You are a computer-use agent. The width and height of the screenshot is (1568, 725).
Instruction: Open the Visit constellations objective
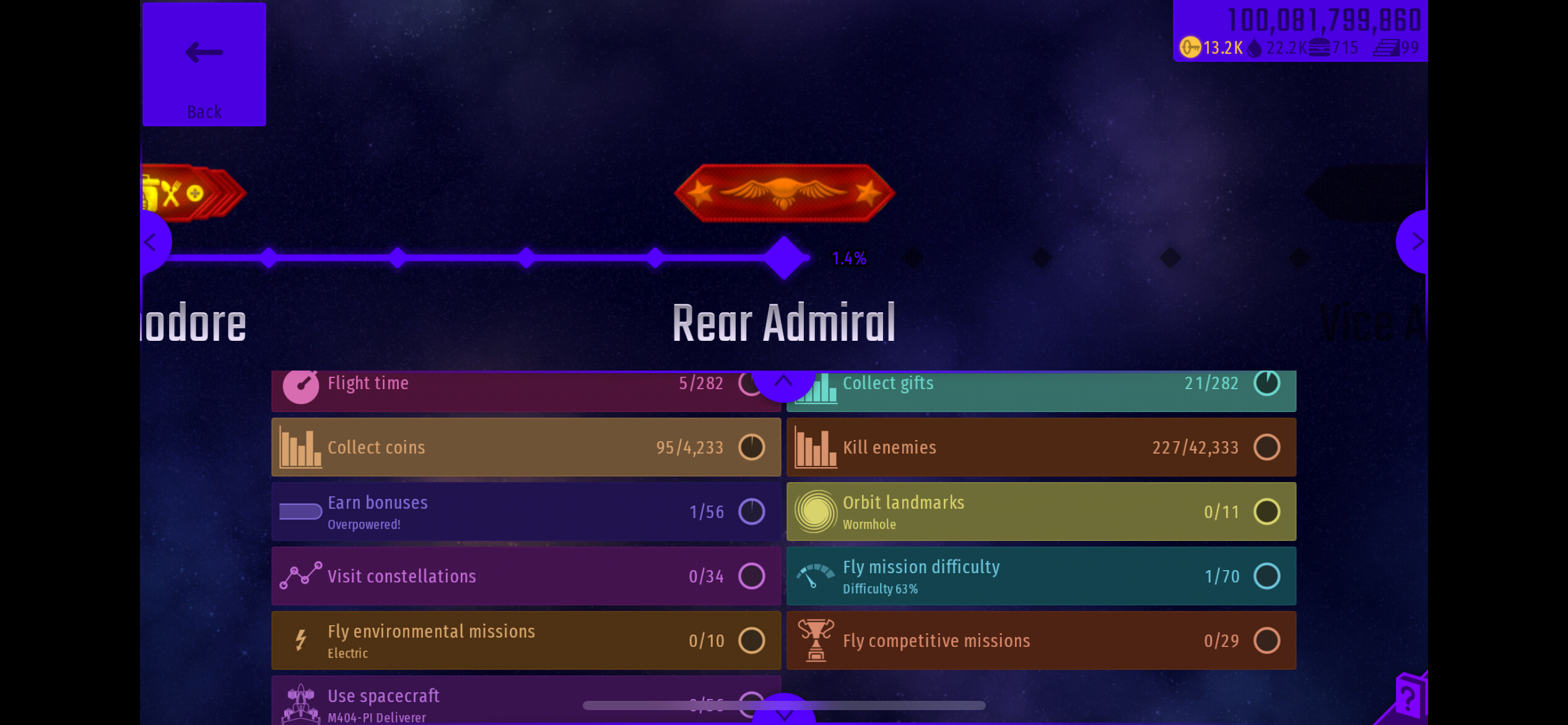525,576
